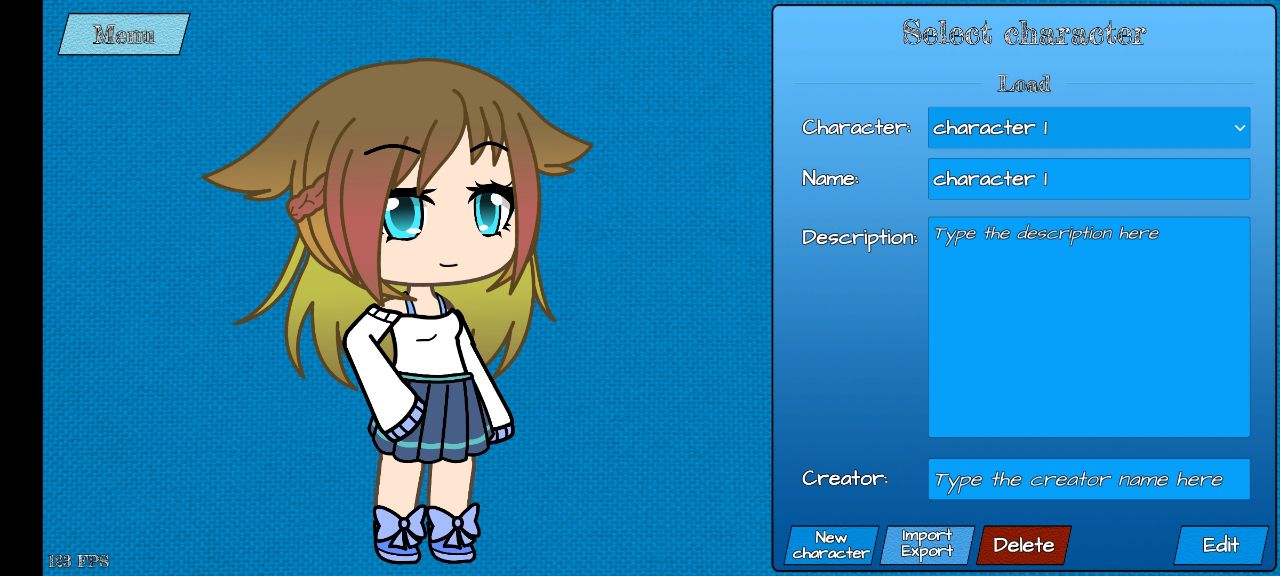This screenshot has width=1280, height=576.
Task: Focus the Description text box
Action: pos(1088,327)
